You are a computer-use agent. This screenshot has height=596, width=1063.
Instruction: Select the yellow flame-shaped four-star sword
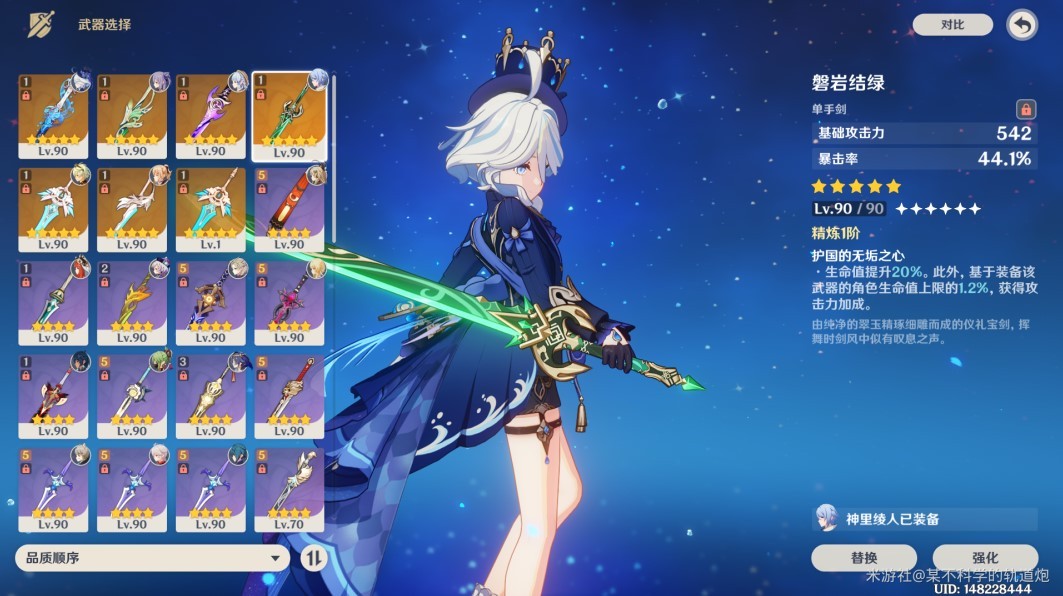tap(132, 303)
